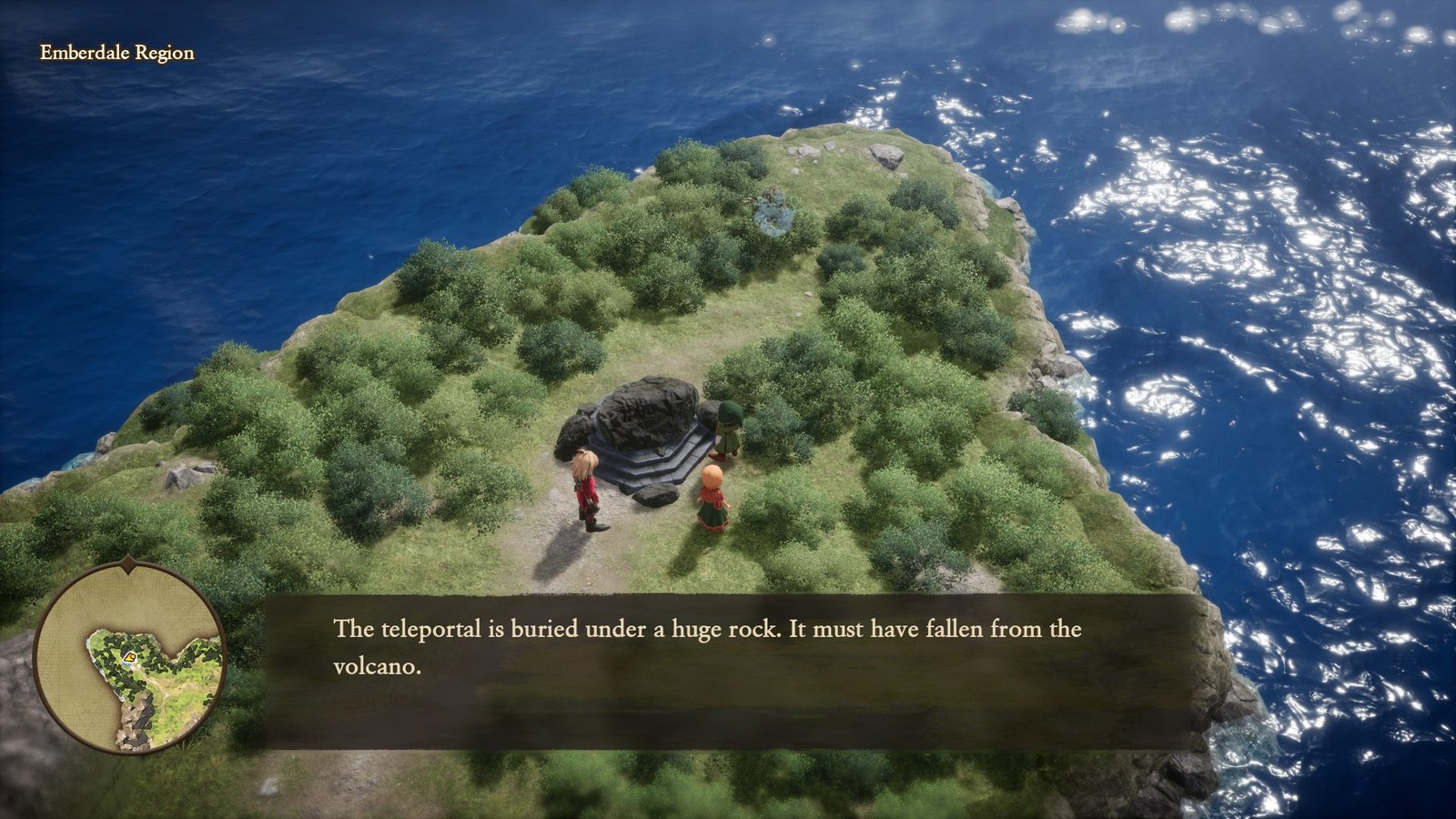
Task: Select the yellow player marker on the minimap
Action: click(129, 657)
